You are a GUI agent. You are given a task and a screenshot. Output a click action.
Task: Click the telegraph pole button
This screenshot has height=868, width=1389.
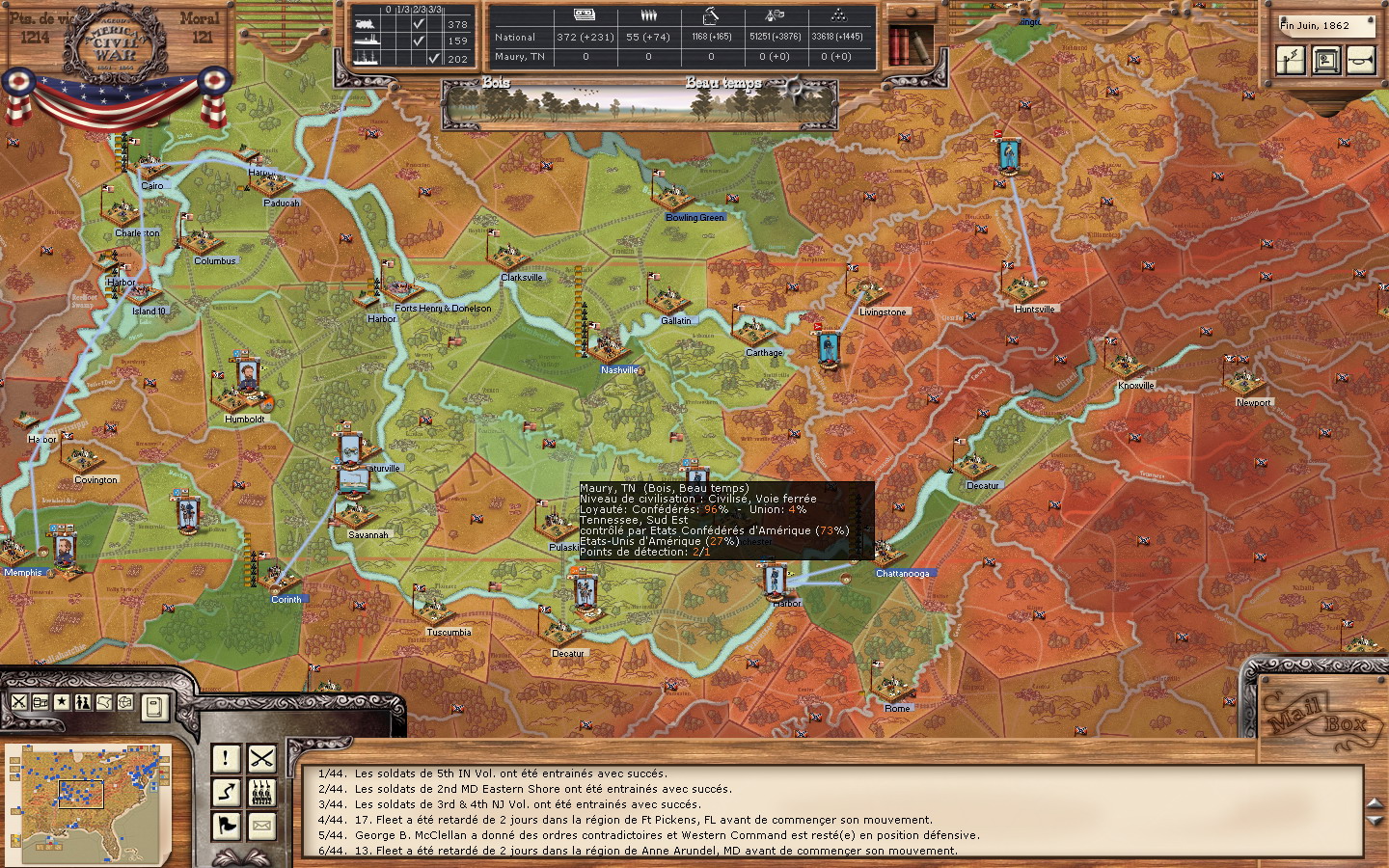pyautogui.click(x=1291, y=60)
